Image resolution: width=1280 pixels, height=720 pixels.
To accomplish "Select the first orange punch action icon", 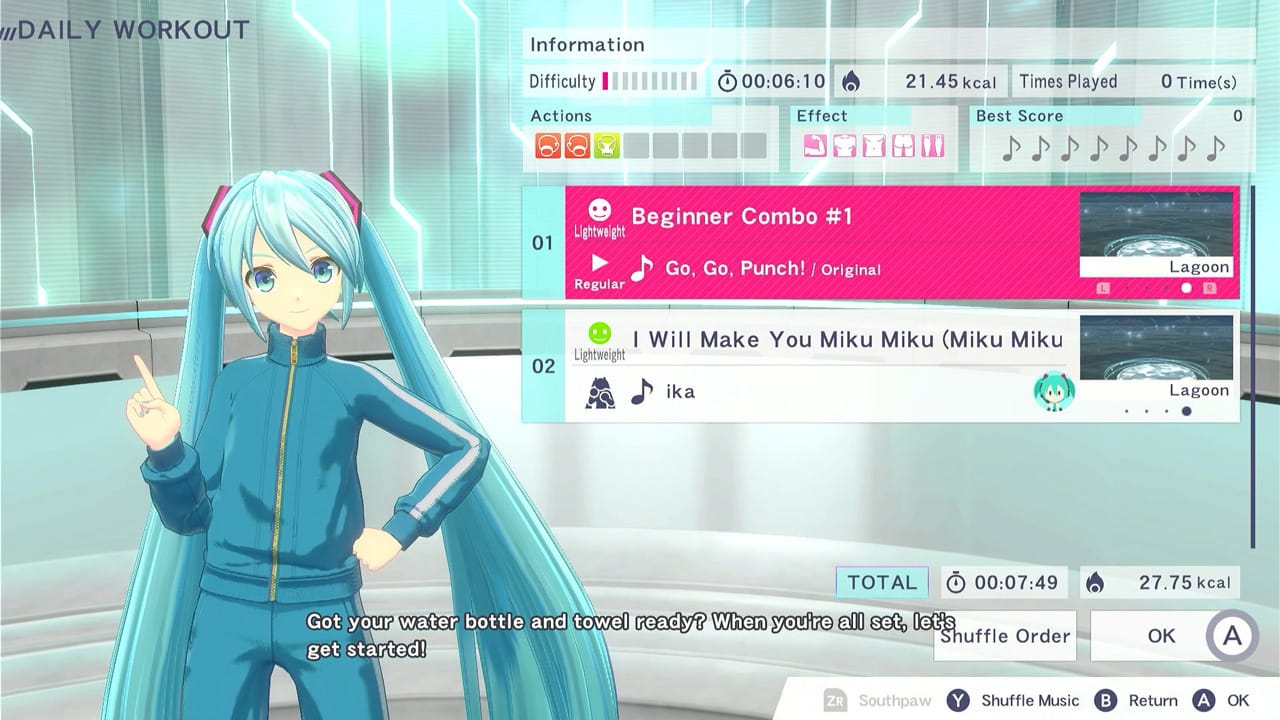I will [548, 147].
